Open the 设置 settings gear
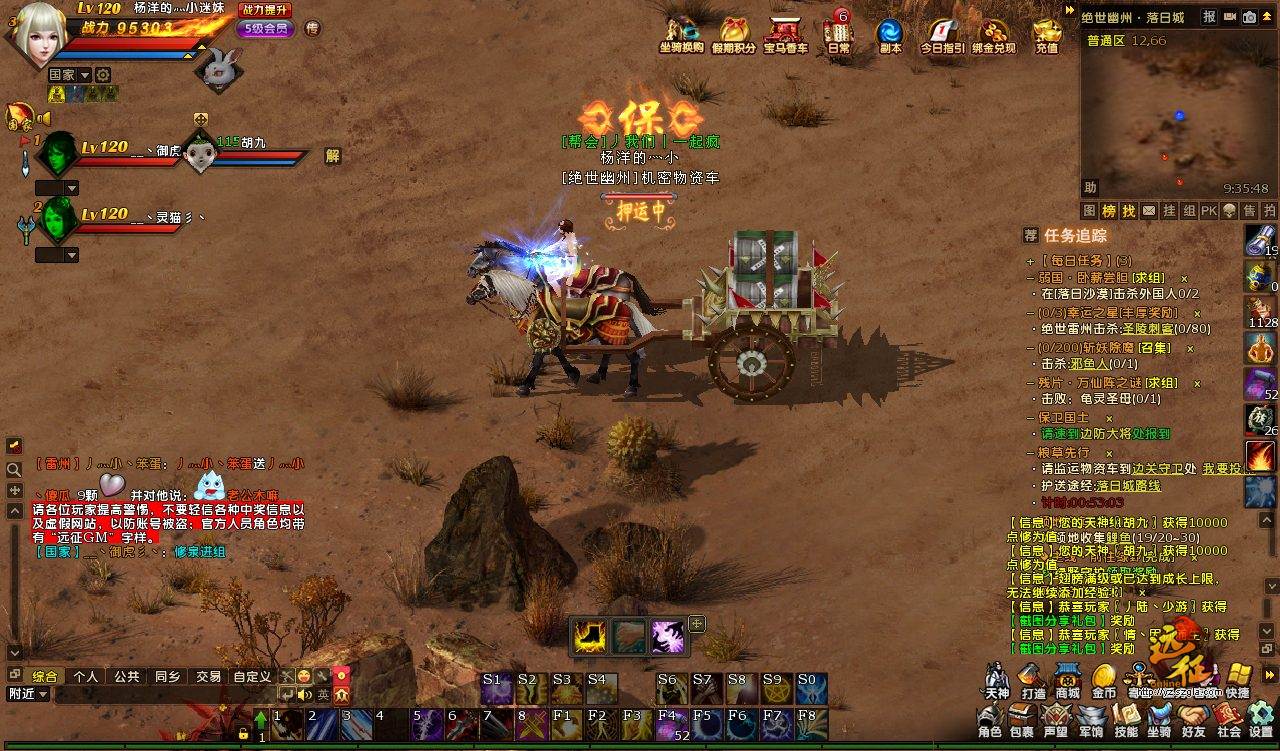 point(1260,717)
